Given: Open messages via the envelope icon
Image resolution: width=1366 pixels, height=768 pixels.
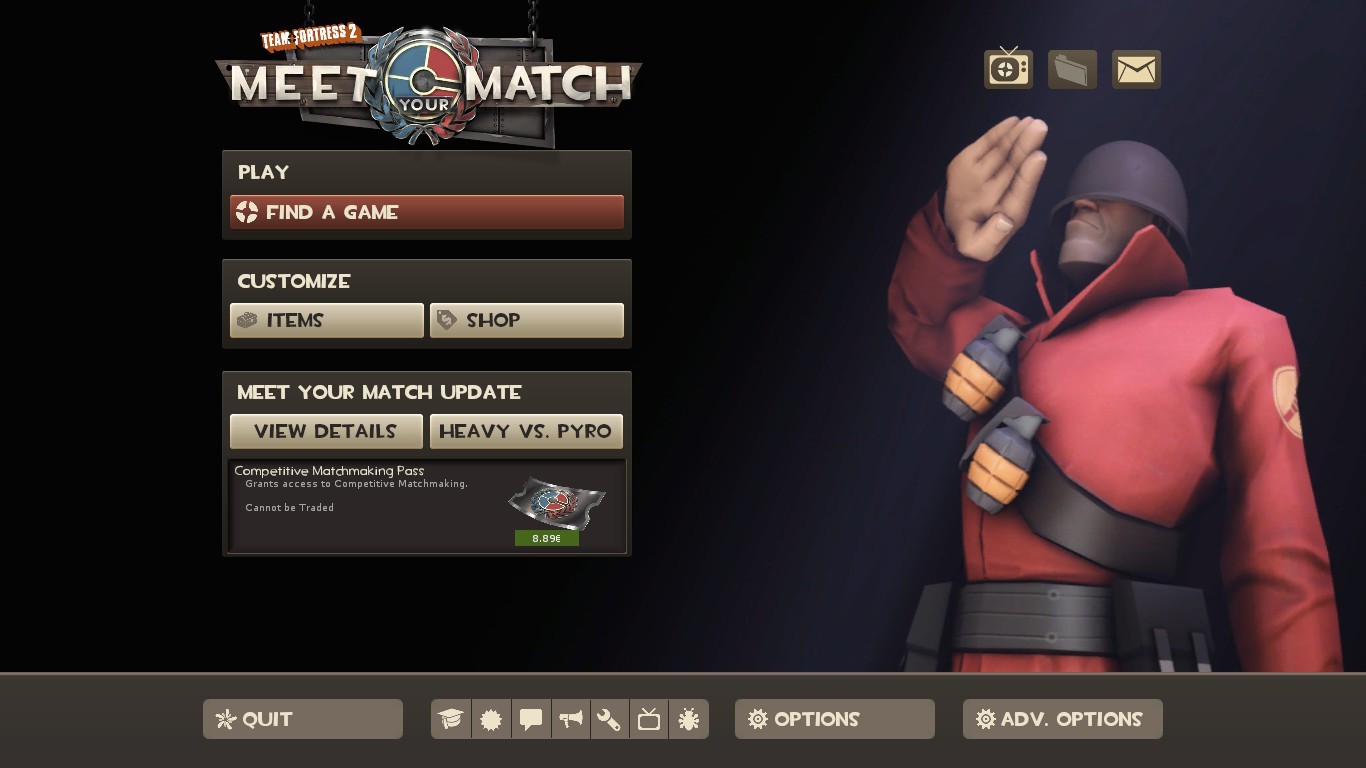Looking at the screenshot, I should (1136, 67).
